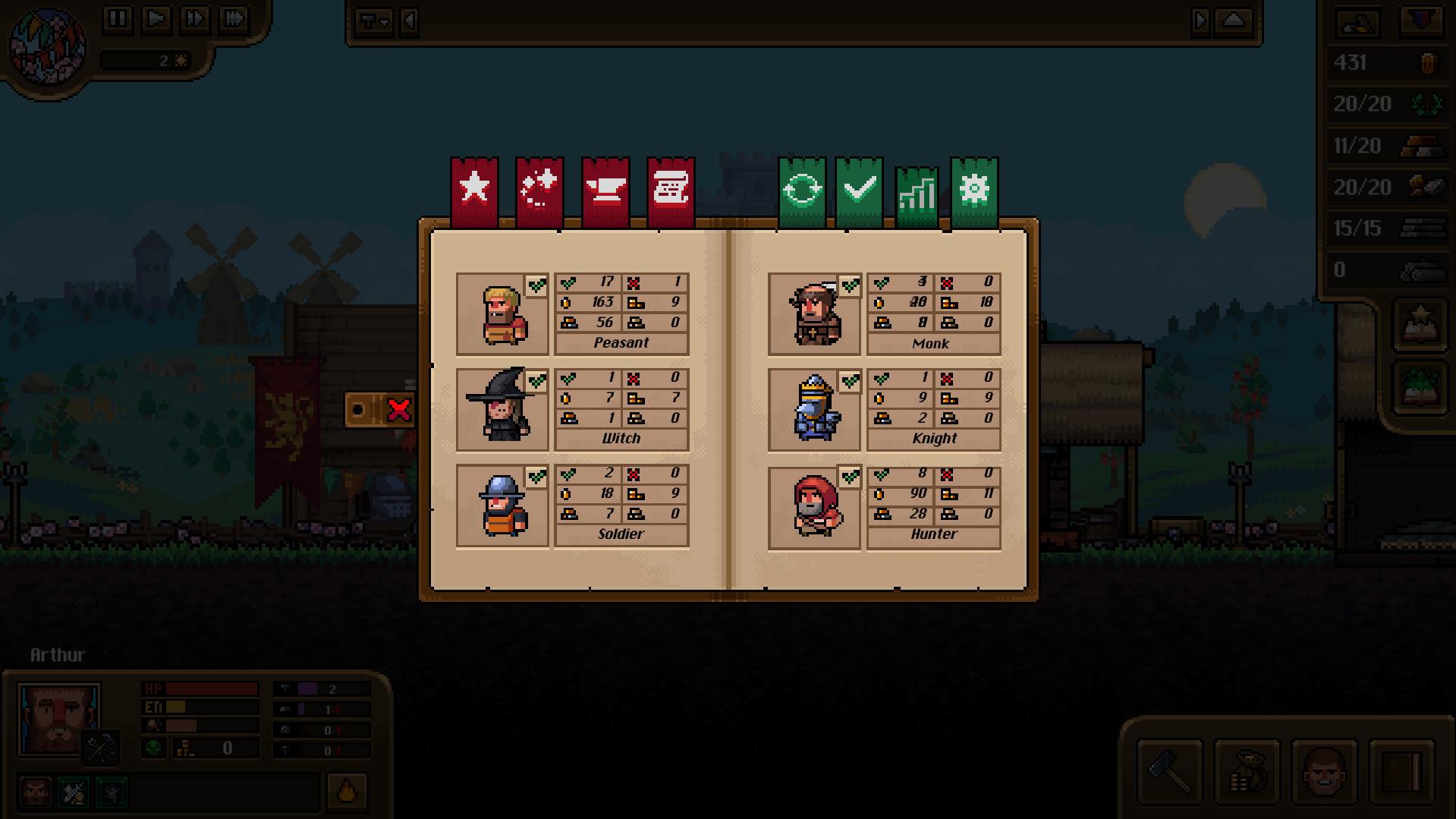
Task: Collapse the top bar with the left arrow button
Action: point(407,21)
